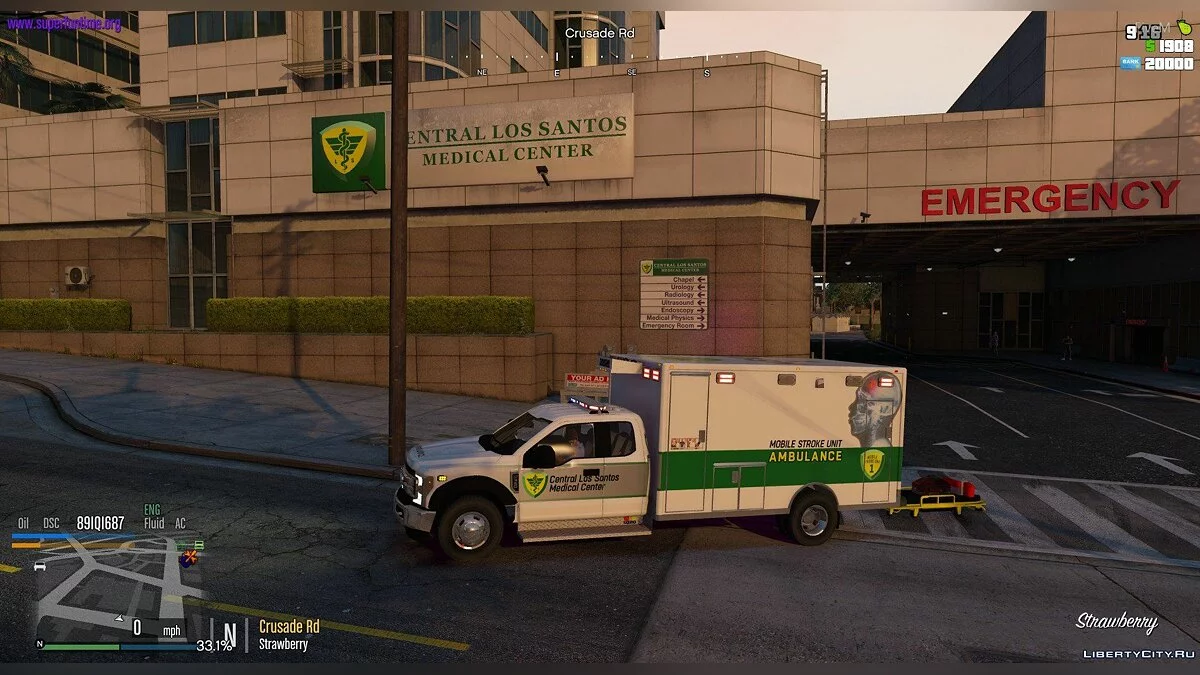Click the green vehicle blip on minimap
Viewport: 1200px width, 675px height.
coord(198,545)
